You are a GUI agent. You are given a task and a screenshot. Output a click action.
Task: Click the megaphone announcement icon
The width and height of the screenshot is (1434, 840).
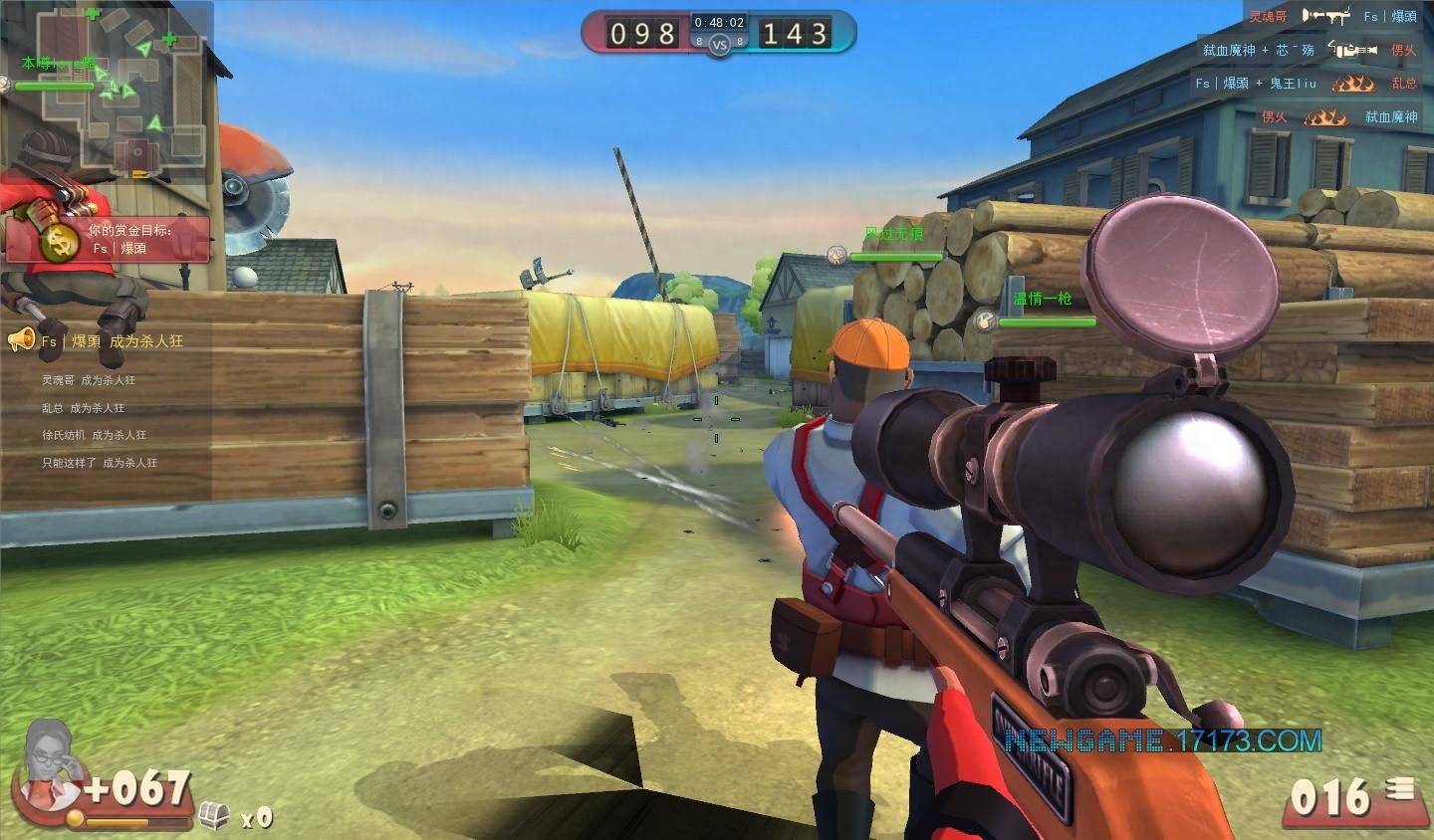21,340
